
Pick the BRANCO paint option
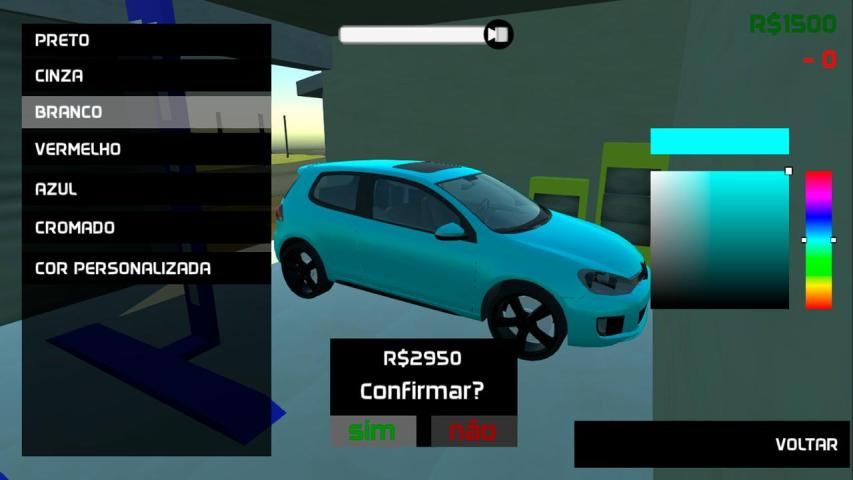click(146, 112)
